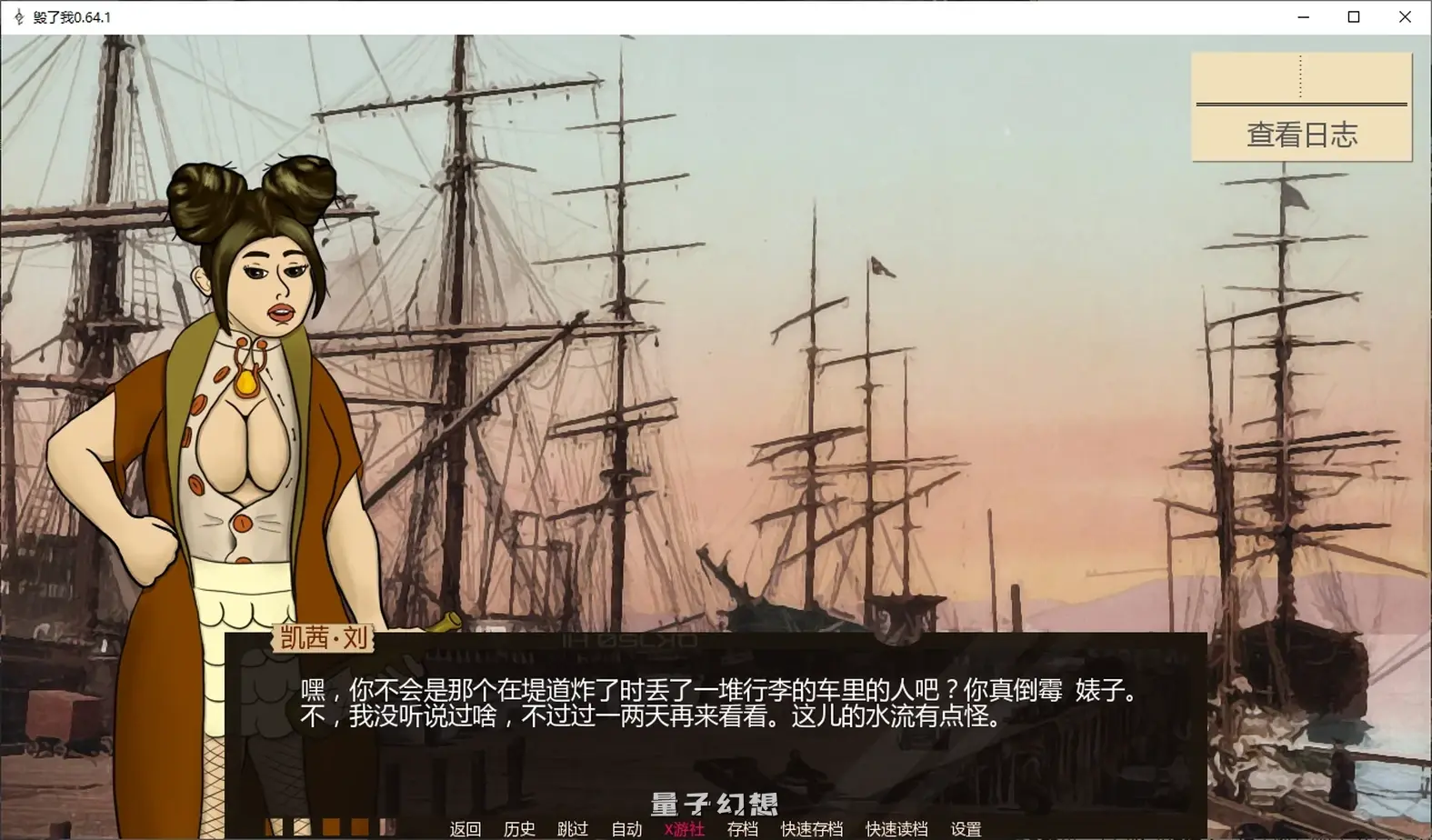Select the first striped outfit swatch above the quick menu
This screenshot has width=1432, height=840.
275,825
